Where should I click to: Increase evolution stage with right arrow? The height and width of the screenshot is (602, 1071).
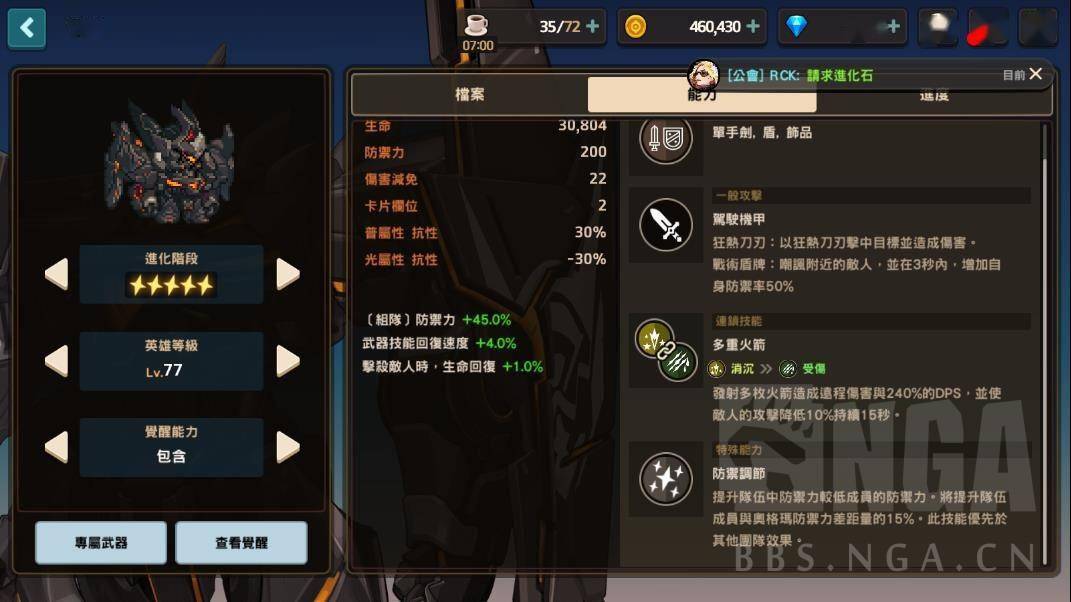coord(288,274)
